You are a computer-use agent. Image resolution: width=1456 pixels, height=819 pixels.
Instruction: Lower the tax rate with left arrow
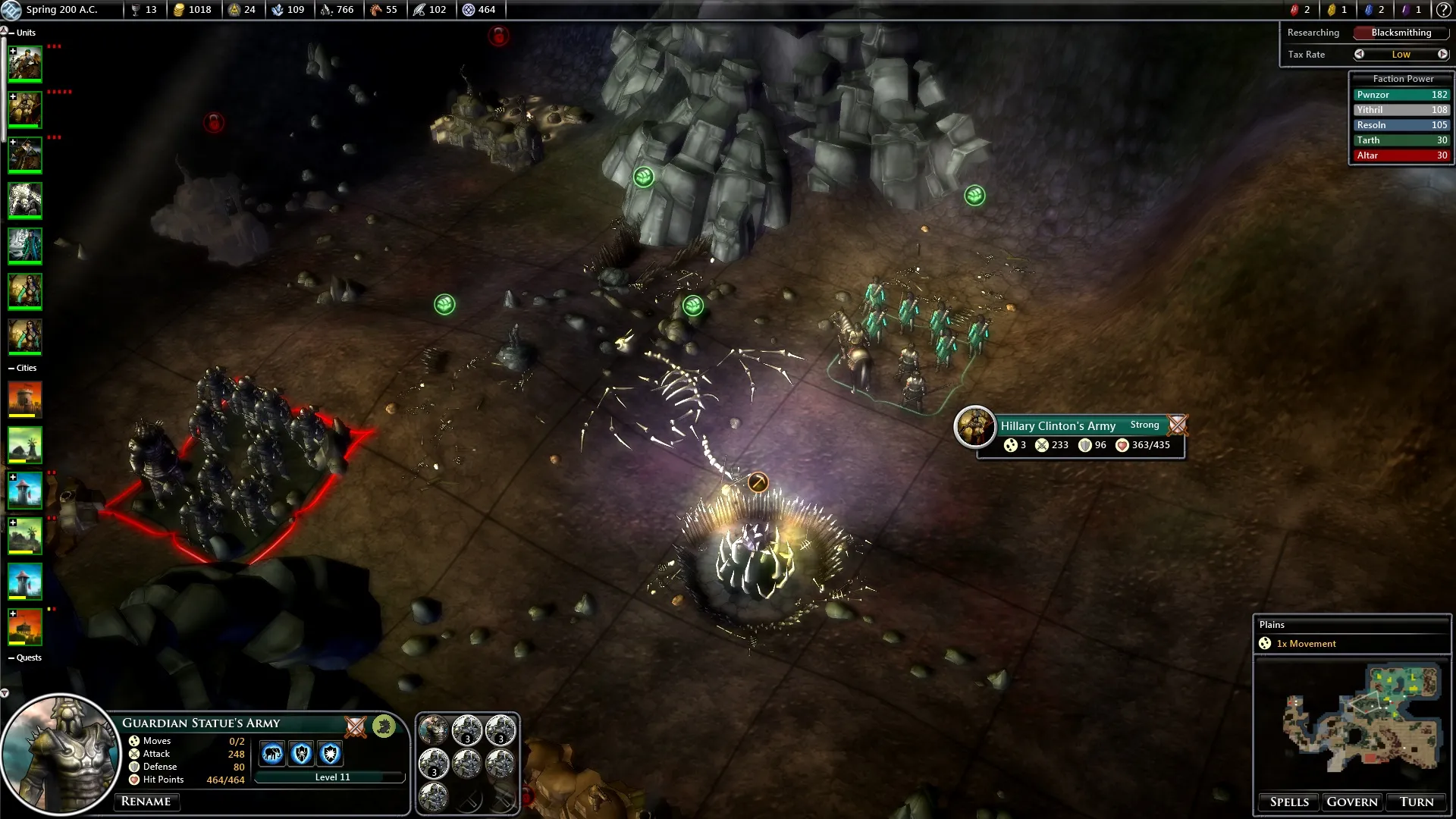1360,54
